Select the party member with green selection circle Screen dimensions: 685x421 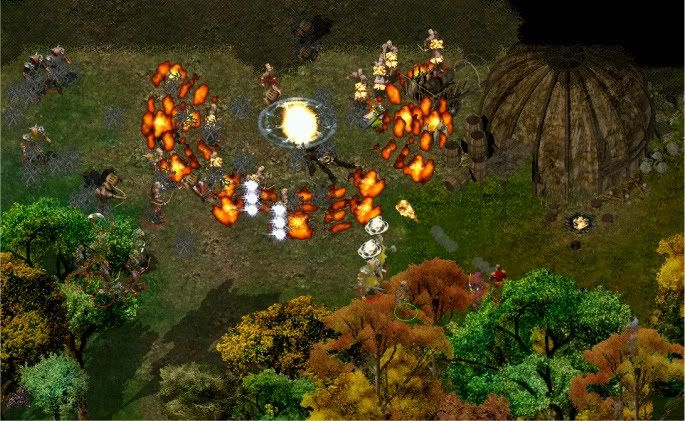pos(403,299)
